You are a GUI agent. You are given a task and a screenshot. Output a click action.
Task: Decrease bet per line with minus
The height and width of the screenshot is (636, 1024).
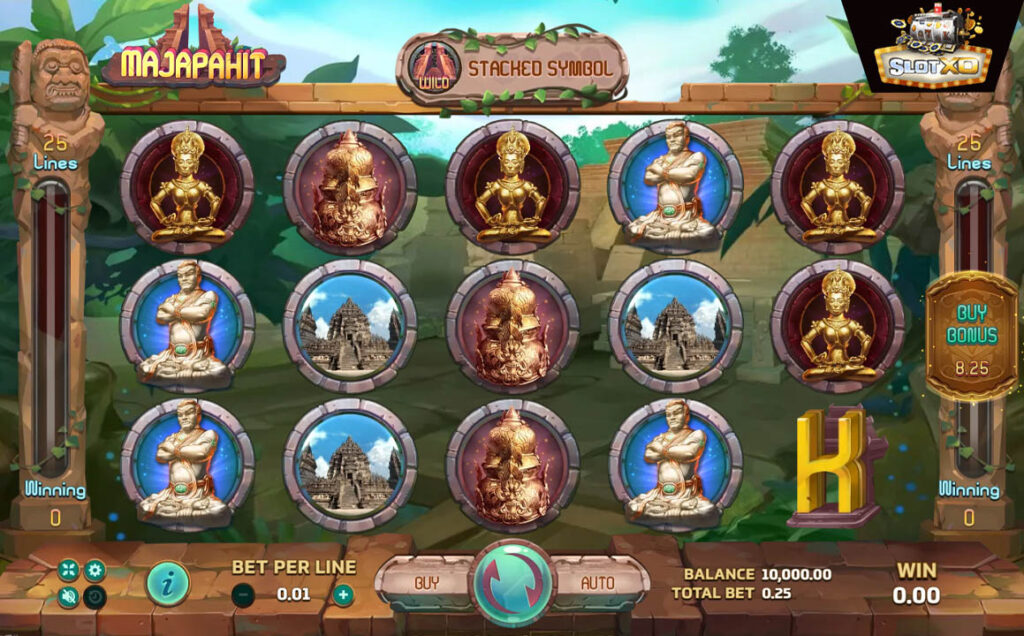(242, 595)
